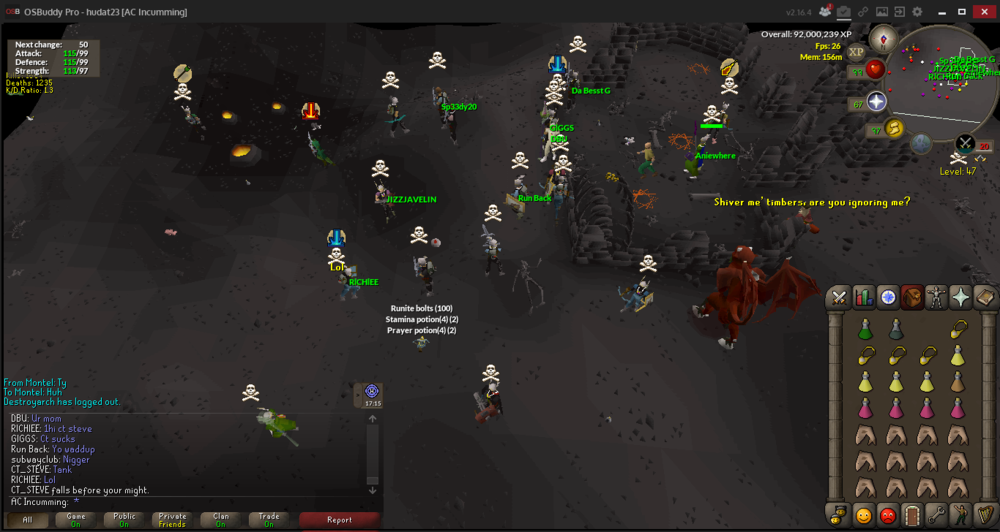
Task: Switch to the Skills stats tab
Action: coord(863,297)
